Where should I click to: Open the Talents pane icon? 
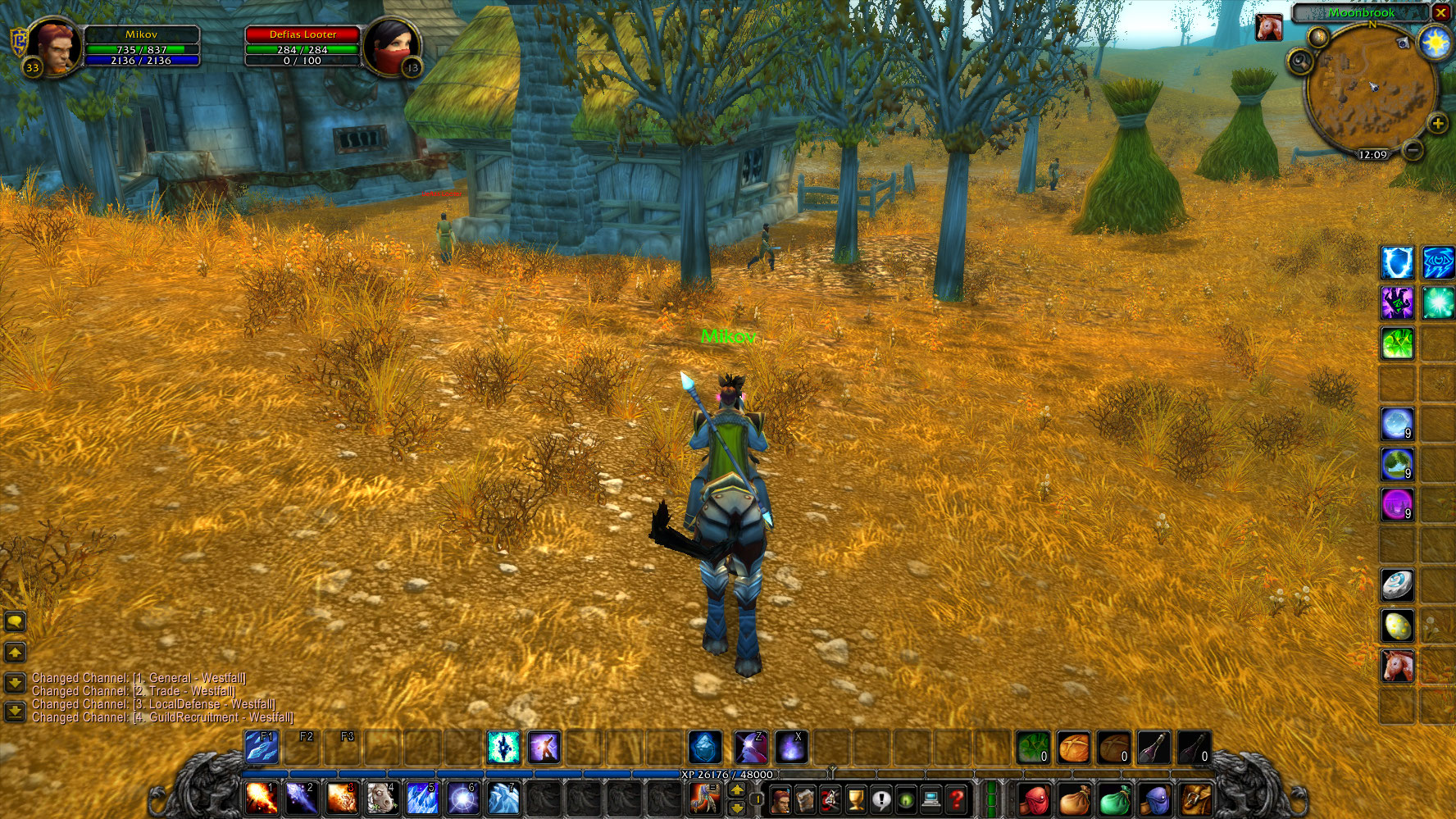(x=829, y=799)
